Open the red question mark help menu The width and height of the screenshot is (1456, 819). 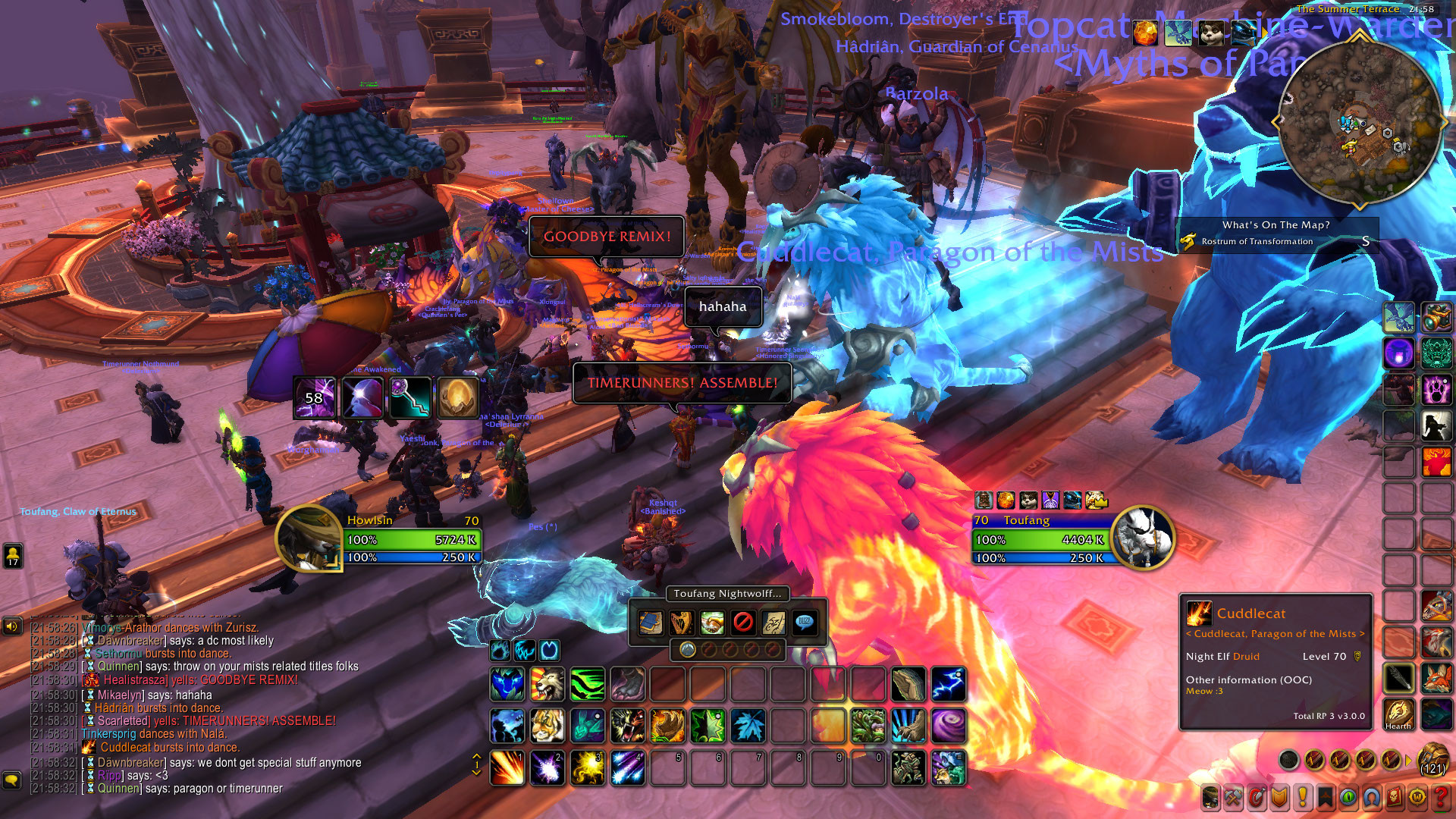click(1440, 798)
